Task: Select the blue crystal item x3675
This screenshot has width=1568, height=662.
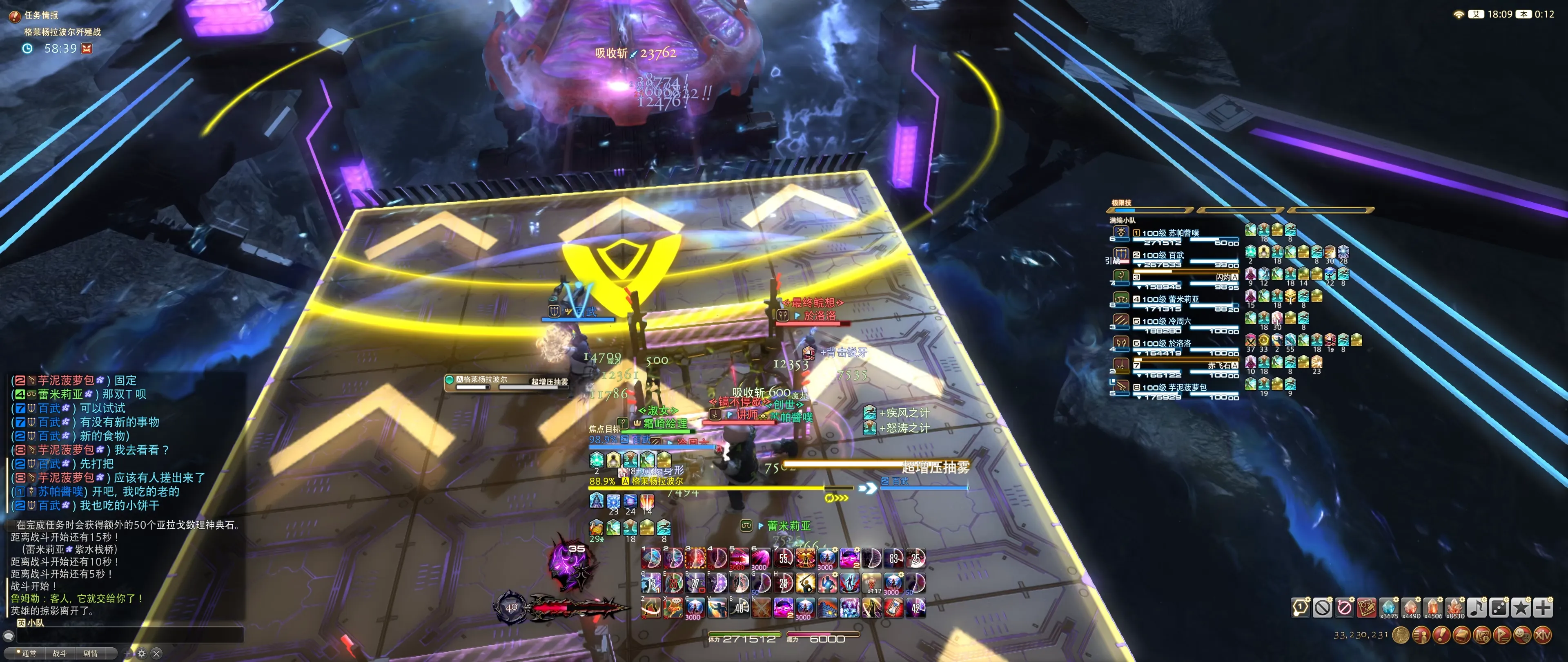Action: pos(1388,607)
